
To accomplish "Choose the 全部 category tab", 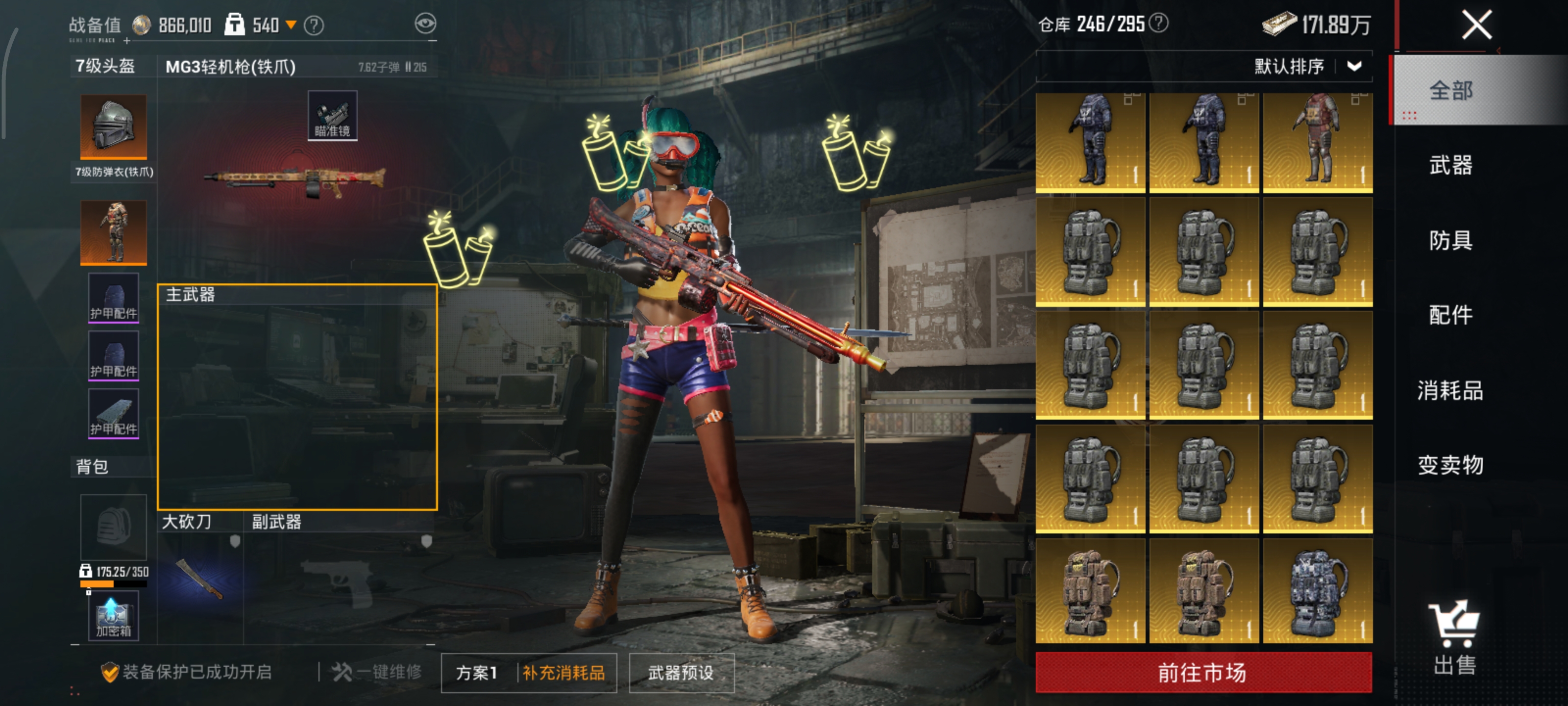I will pos(1450,90).
